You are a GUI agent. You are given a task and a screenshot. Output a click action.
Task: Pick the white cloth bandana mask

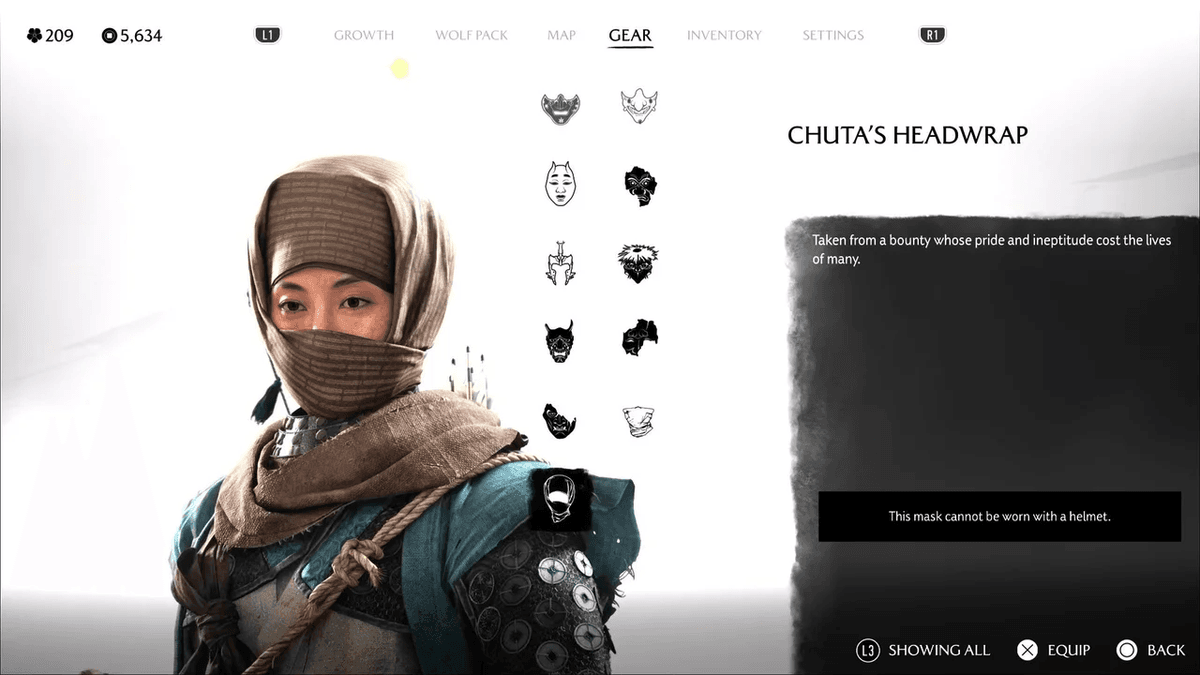638,420
